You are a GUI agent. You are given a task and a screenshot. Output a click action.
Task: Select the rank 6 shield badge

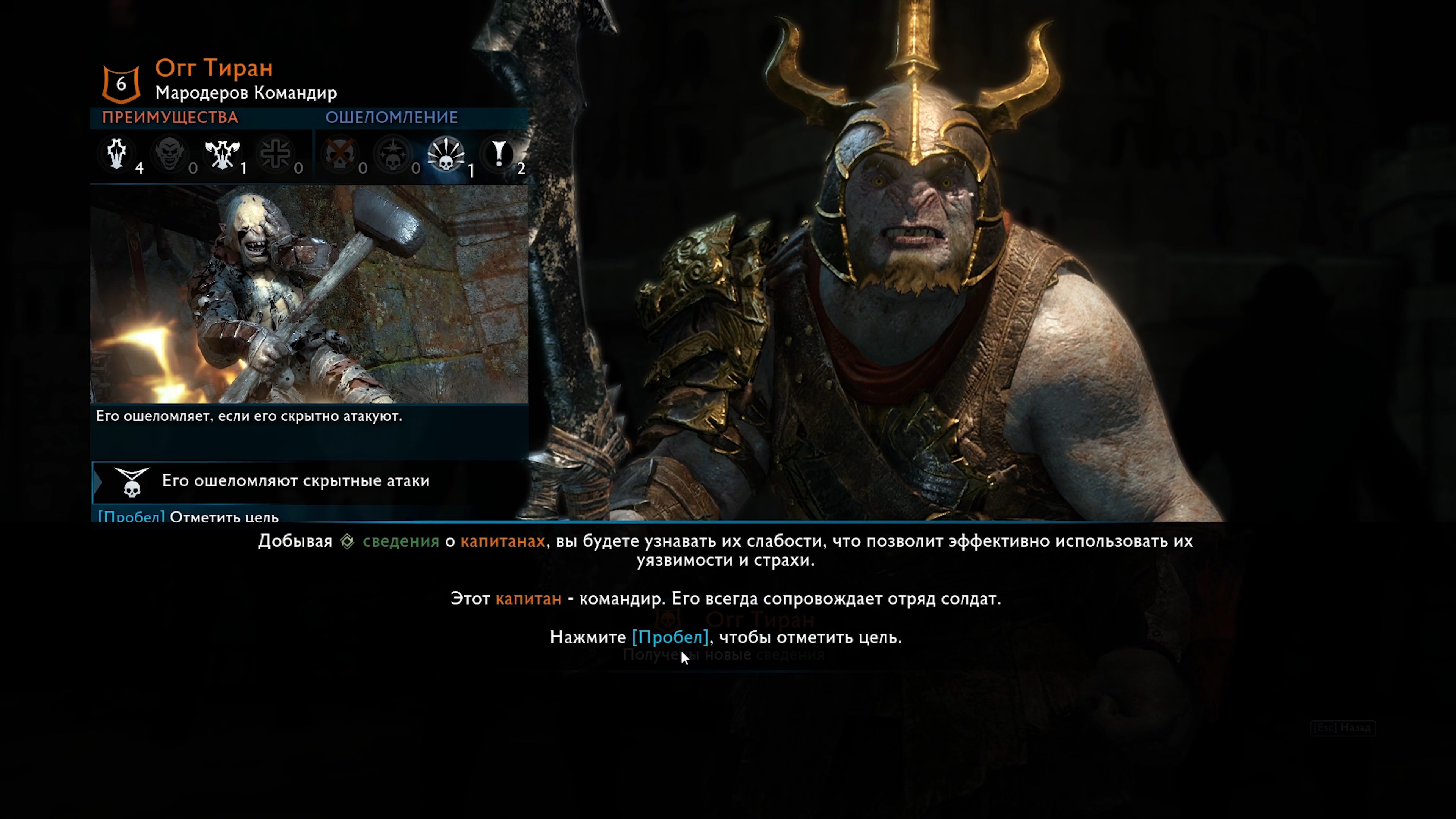coord(121,84)
